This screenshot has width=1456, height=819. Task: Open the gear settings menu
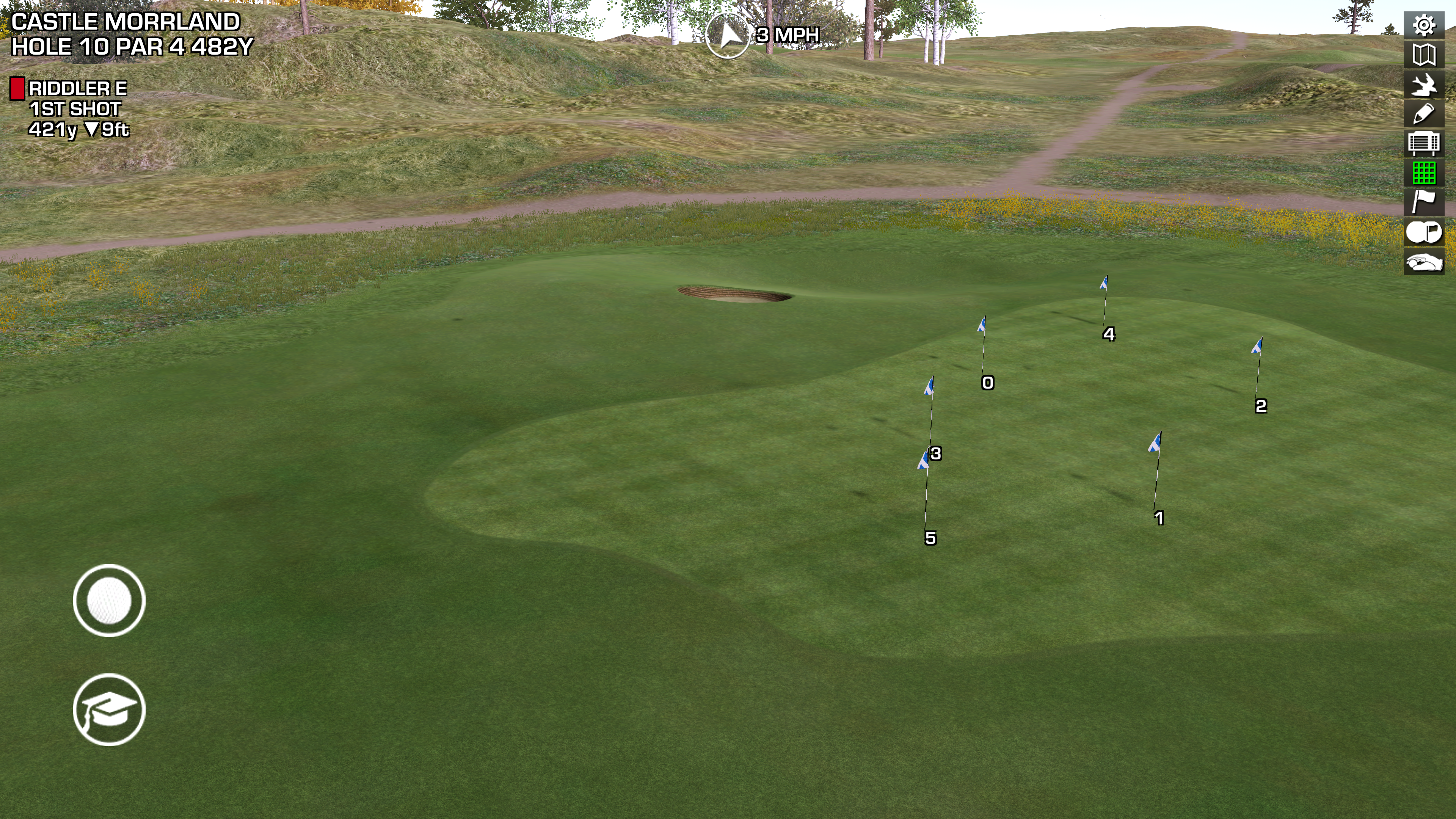click(1424, 25)
